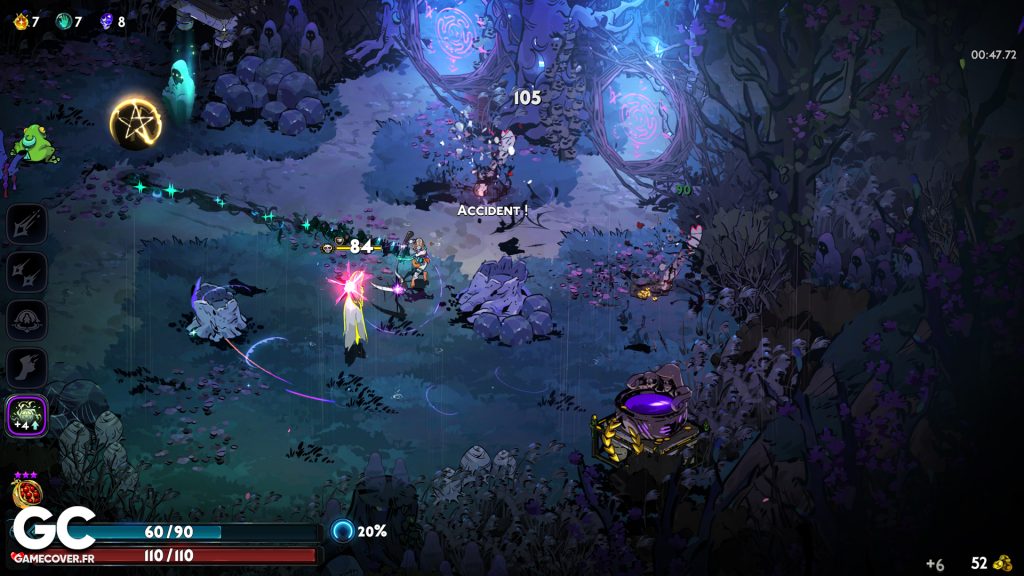
Task: Click the gold coins icon
Action: point(1003,563)
